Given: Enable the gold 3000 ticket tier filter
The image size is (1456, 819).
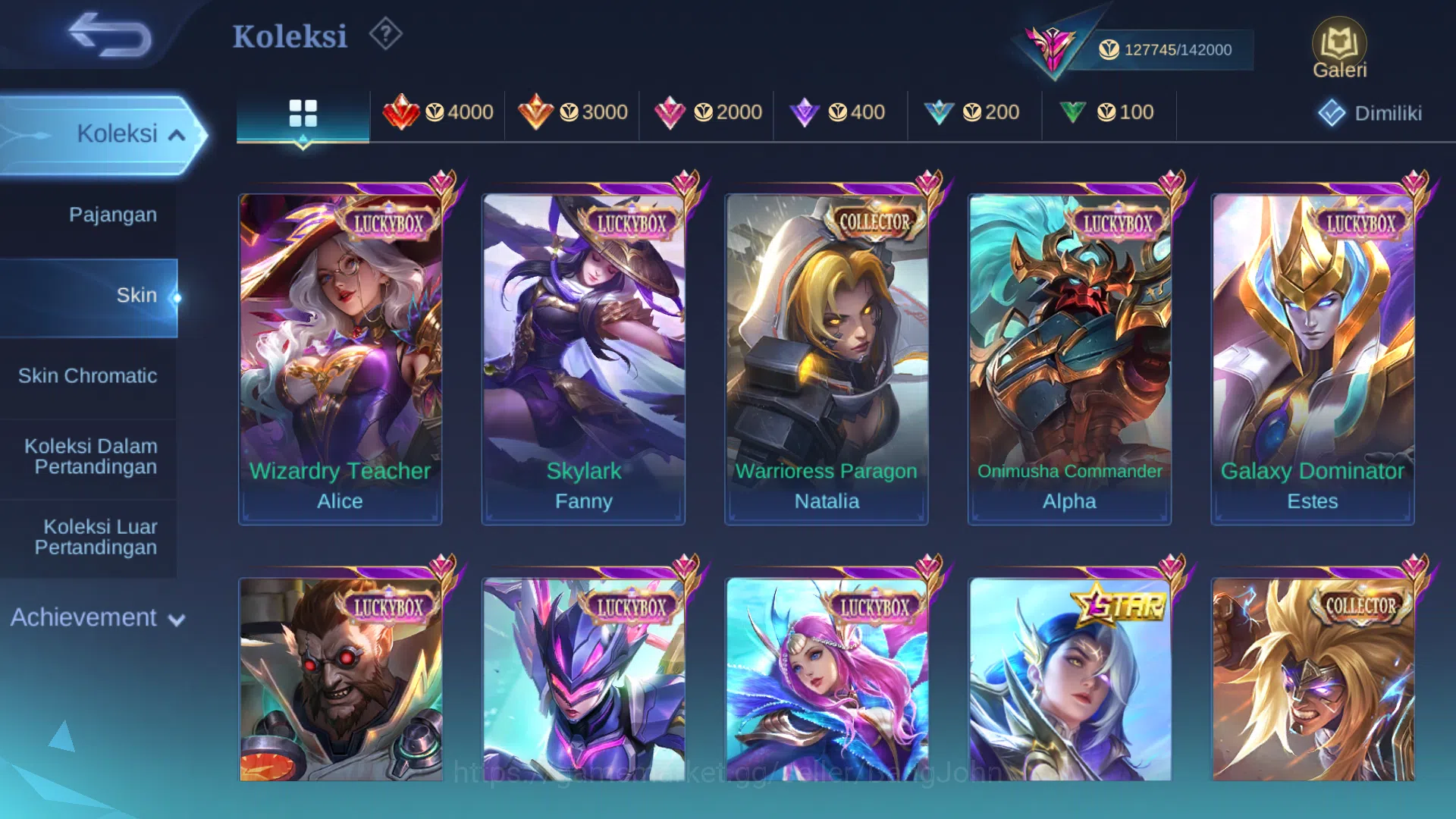Looking at the screenshot, I should (x=571, y=112).
